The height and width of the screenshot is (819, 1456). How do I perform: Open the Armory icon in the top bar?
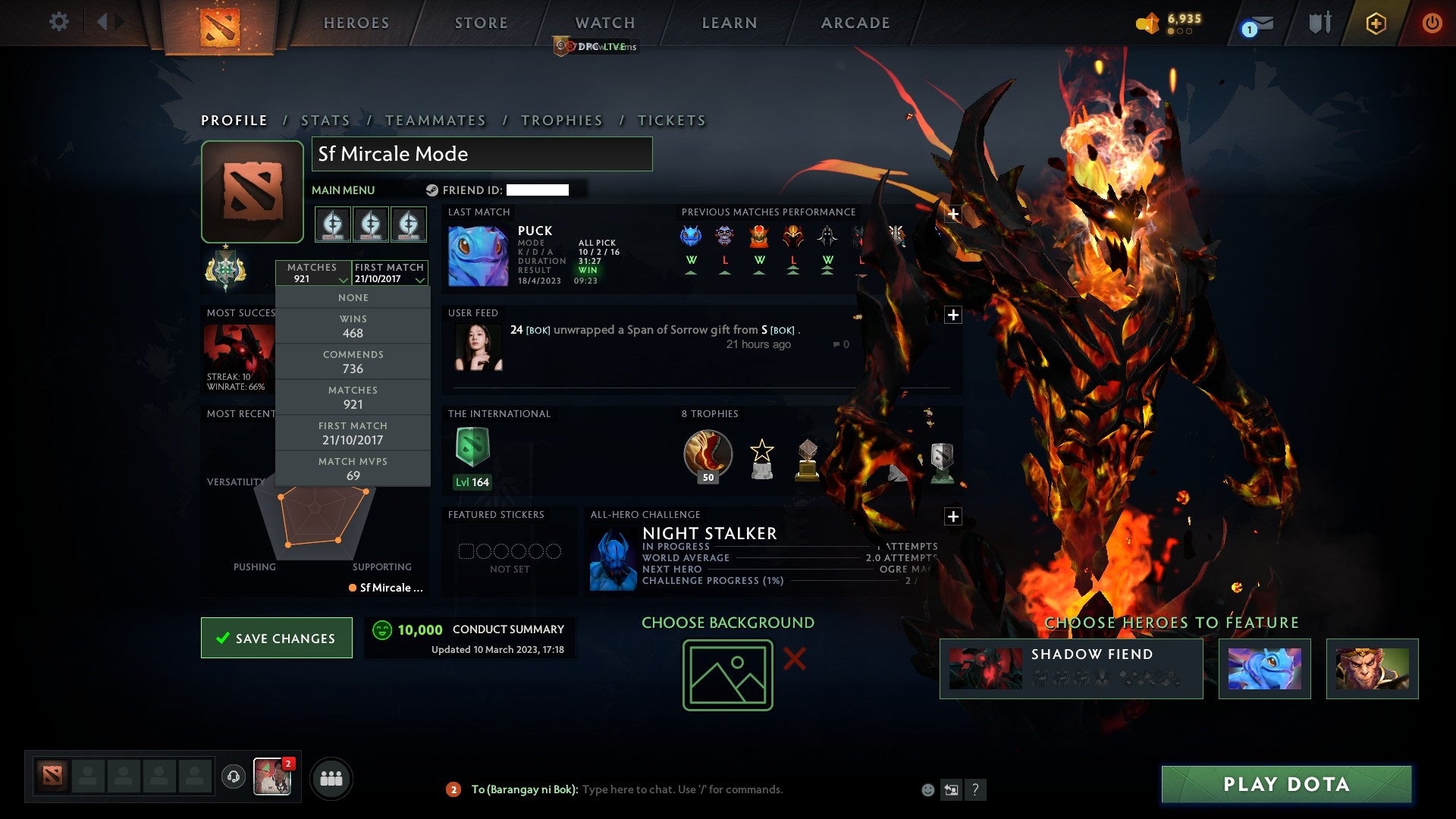pos(1319,23)
